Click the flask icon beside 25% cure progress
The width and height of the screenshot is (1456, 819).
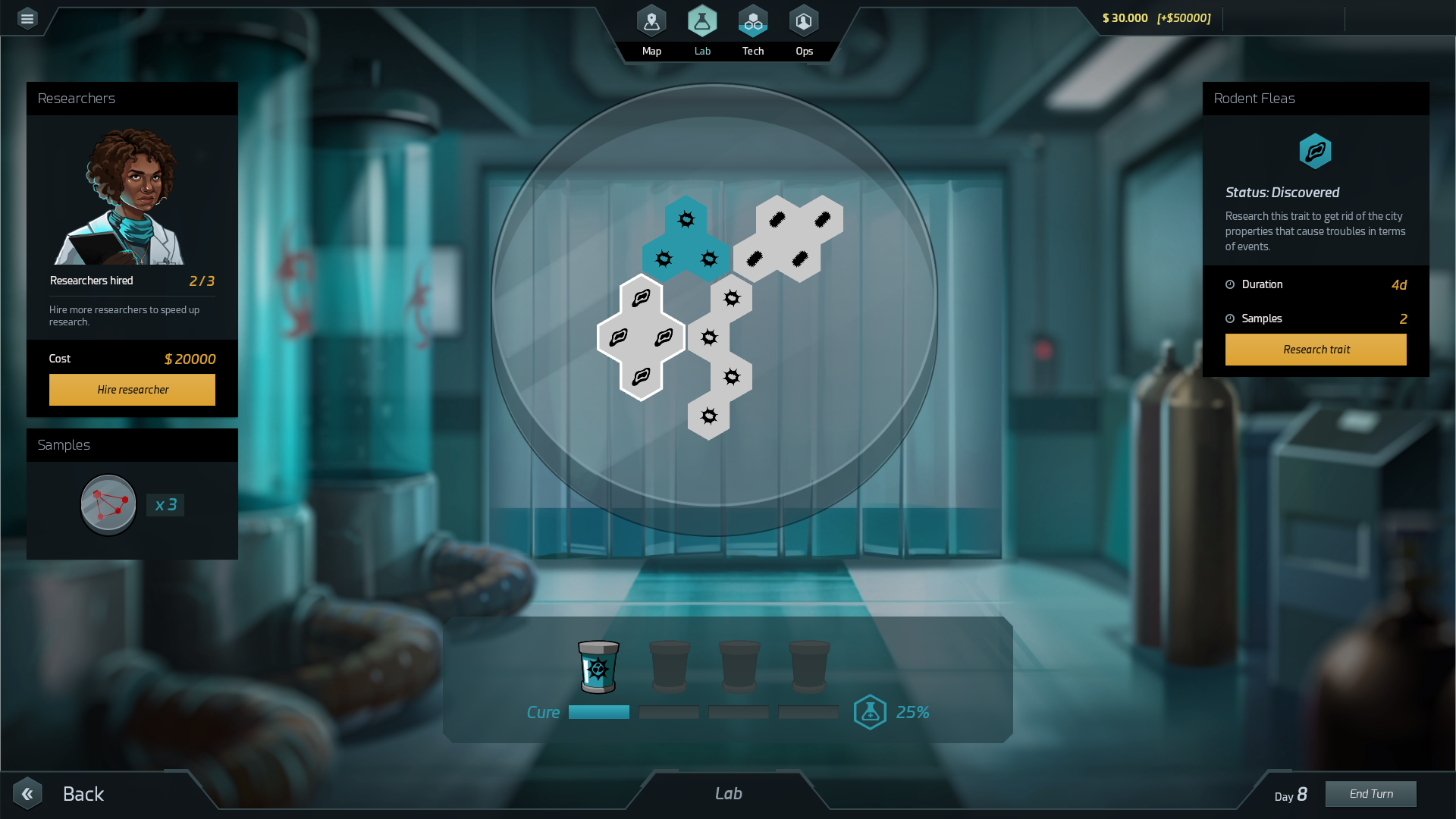click(x=870, y=711)
